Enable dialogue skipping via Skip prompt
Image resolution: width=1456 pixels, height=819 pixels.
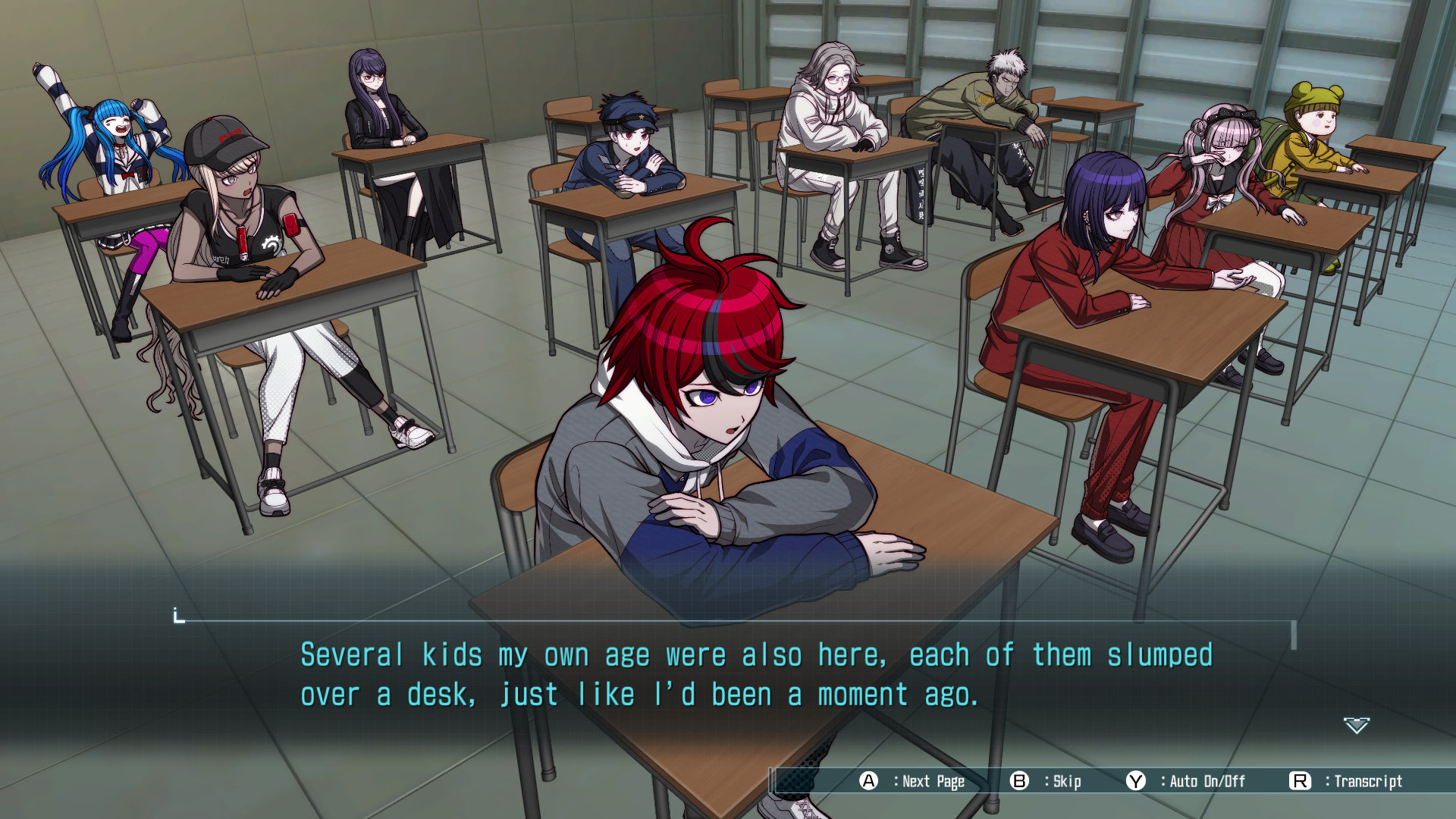[1065, 782]
